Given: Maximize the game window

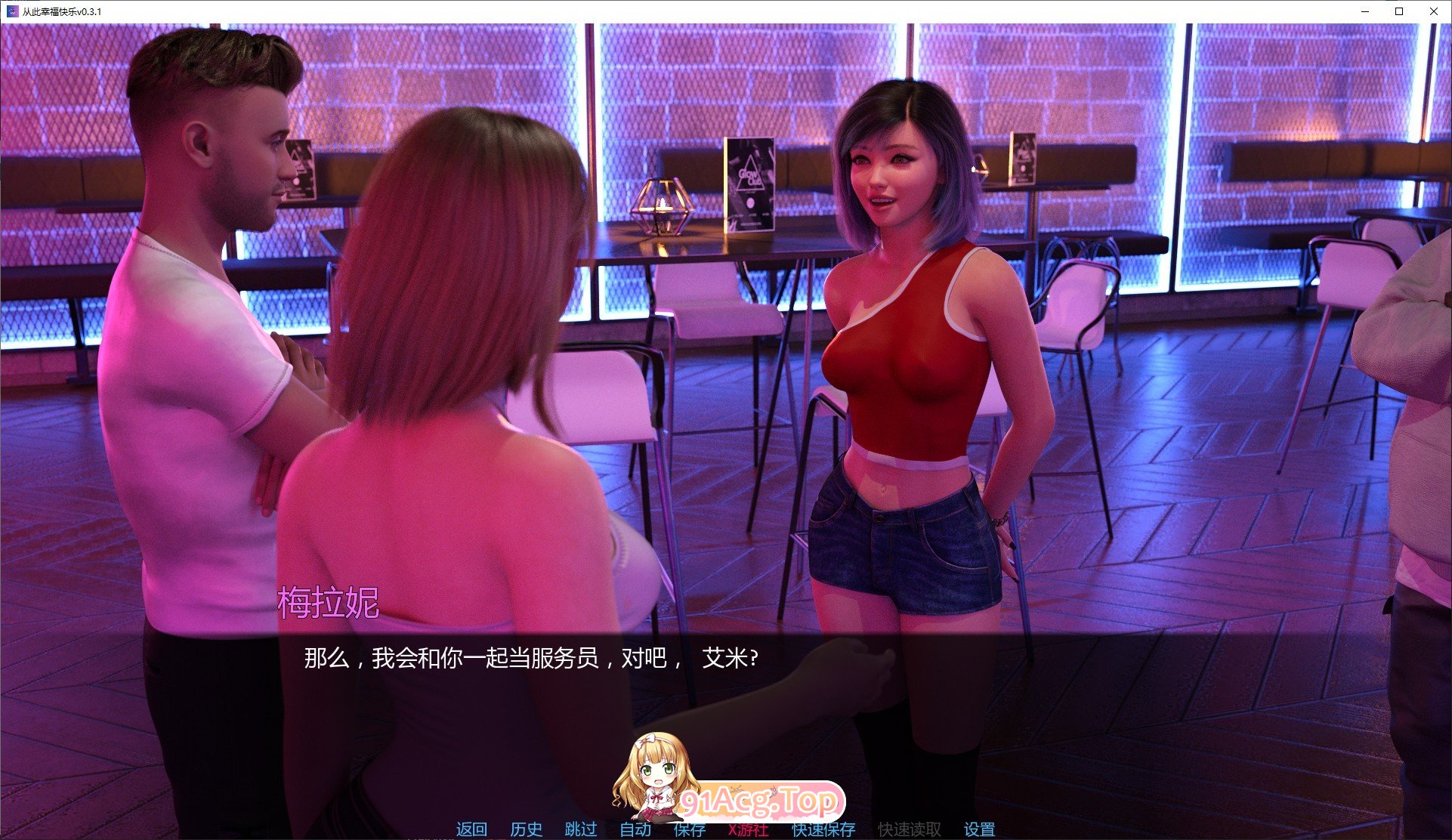Looking at the screenshot, I should click(1399, 11).
